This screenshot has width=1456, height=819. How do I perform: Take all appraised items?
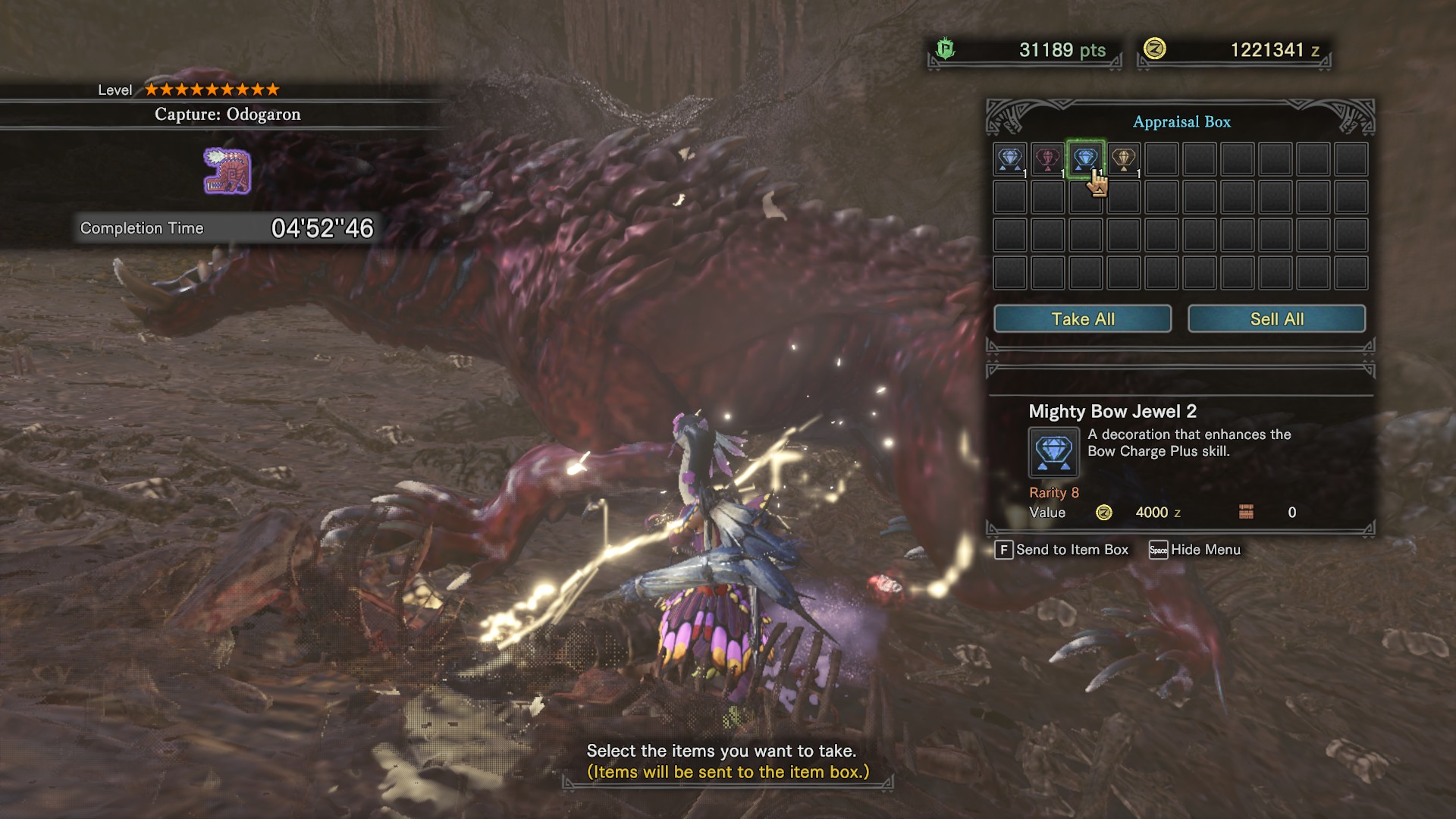[x=1082, y=319]
